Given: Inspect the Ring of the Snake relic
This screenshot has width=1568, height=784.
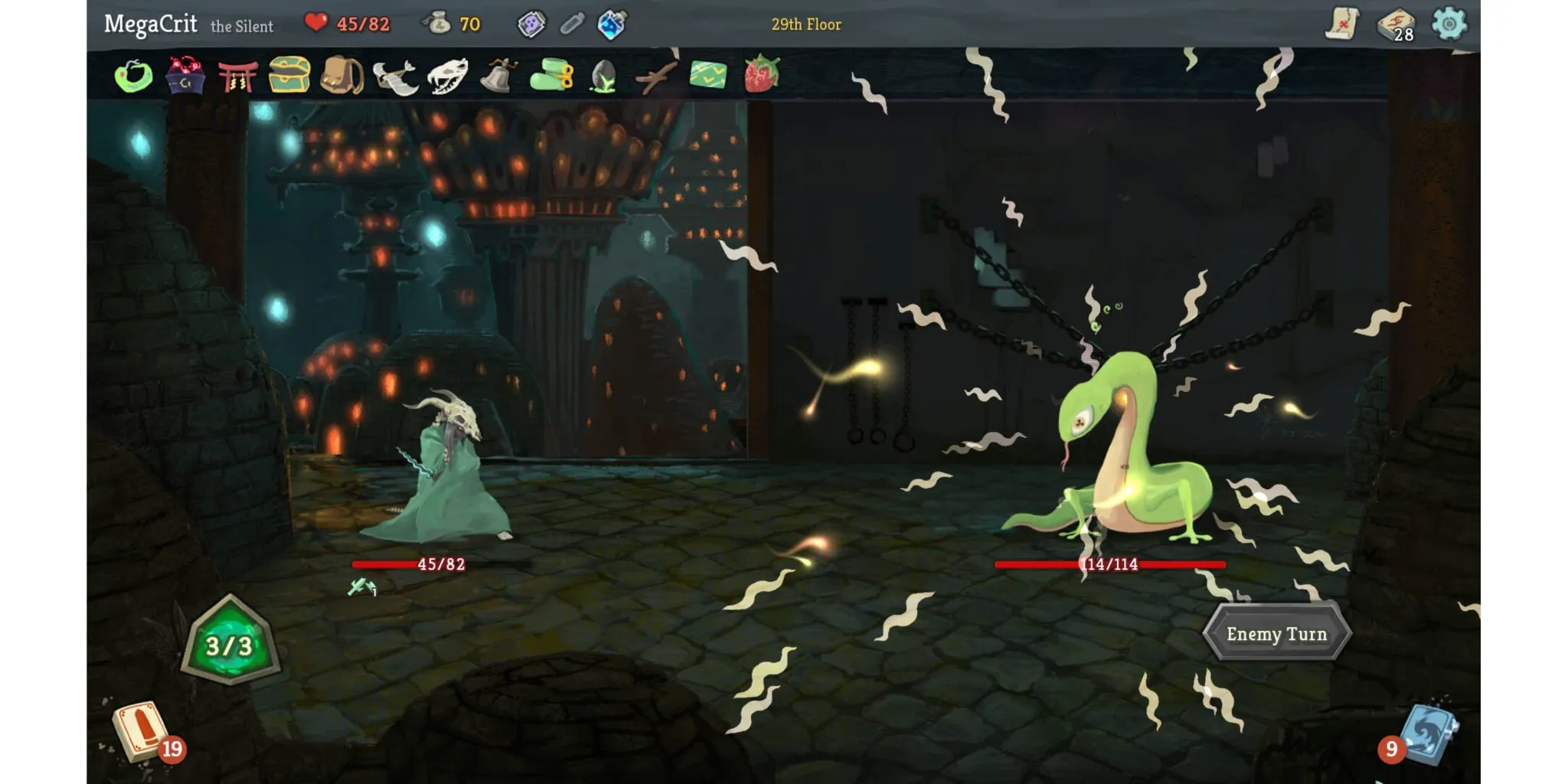Looking at the screenshot, I should coord(133,76).
